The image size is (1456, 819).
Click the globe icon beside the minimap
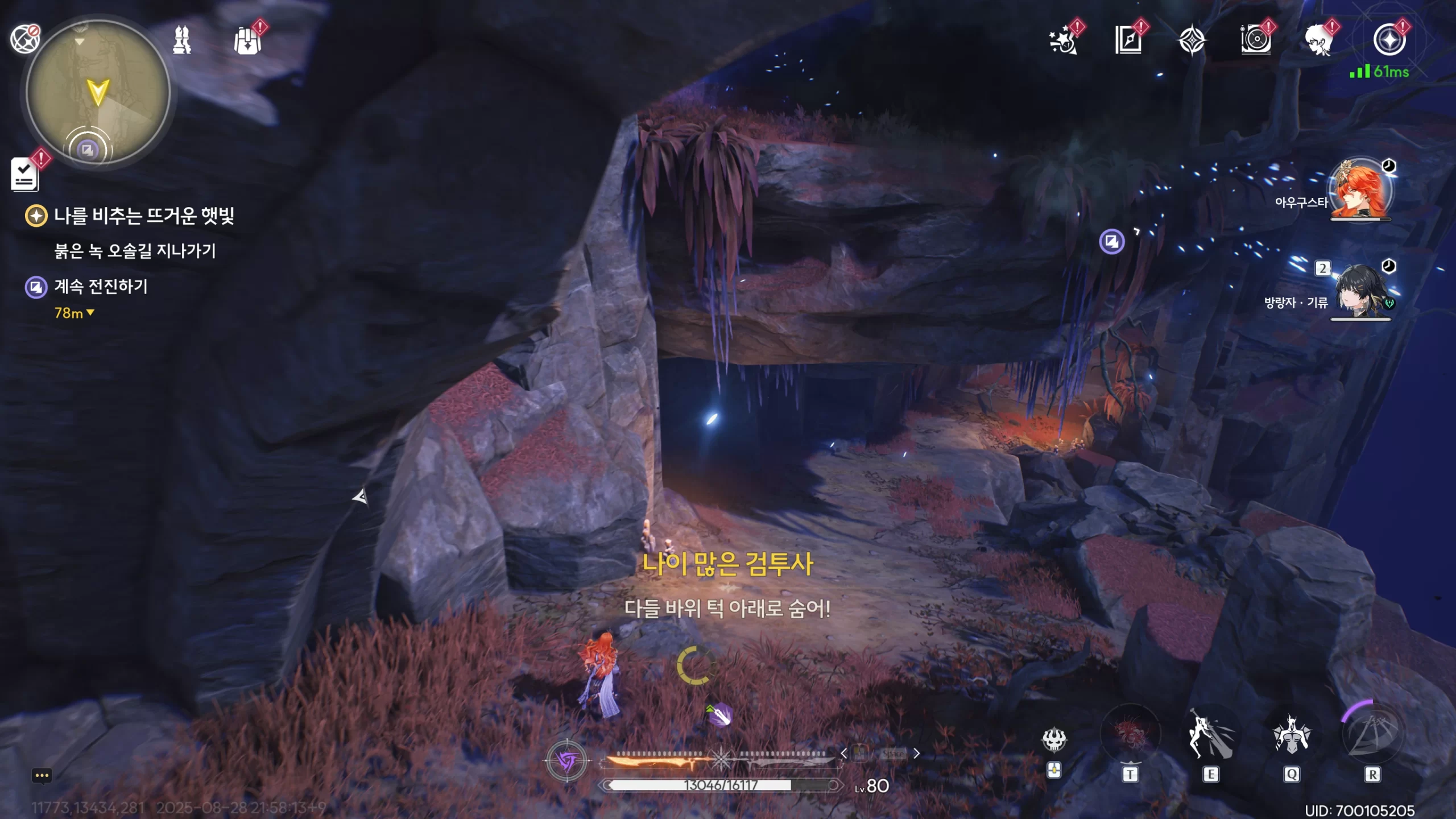(25, 39)
